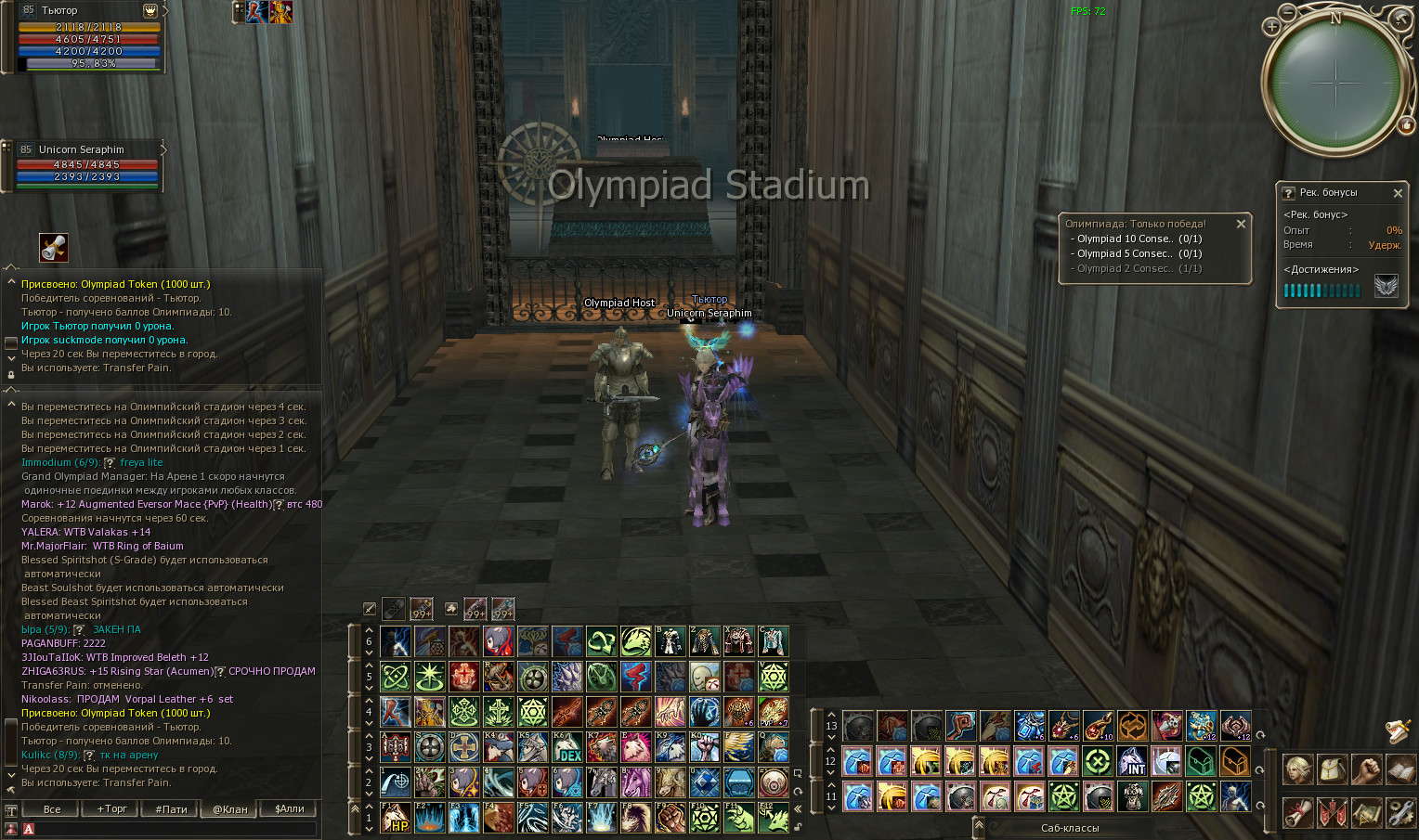
Task: Open the character face menu icon
Action: (x=1297, y=769)
